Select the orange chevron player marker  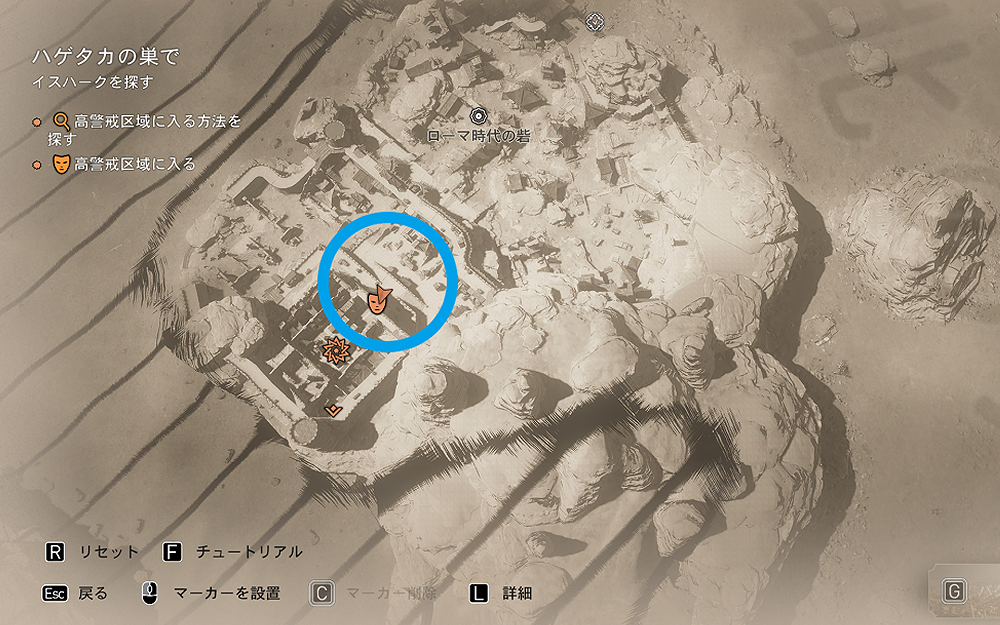pos(334,409)
